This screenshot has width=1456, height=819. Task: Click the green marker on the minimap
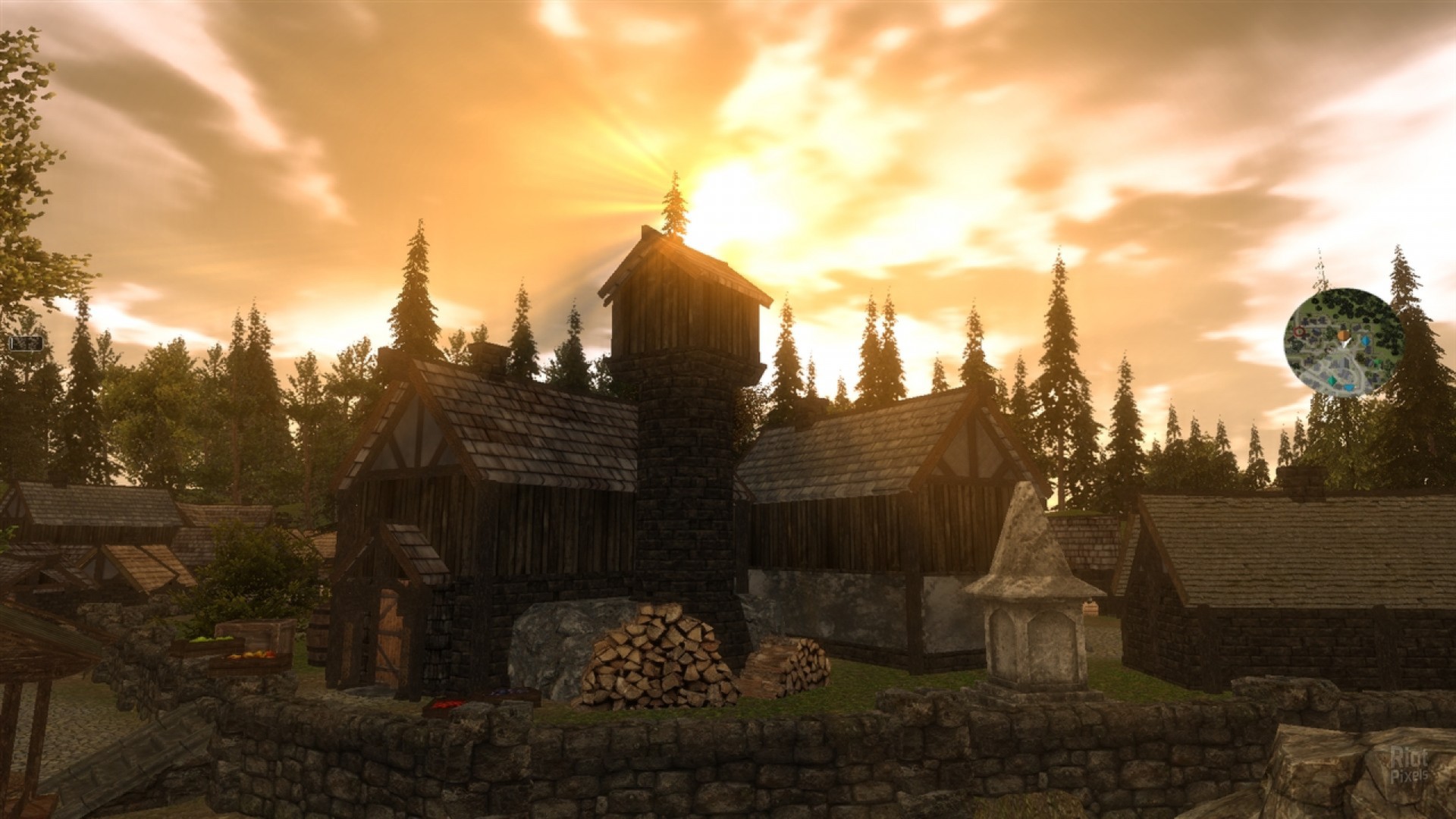pyautogui.click(x=1377, y=362)
